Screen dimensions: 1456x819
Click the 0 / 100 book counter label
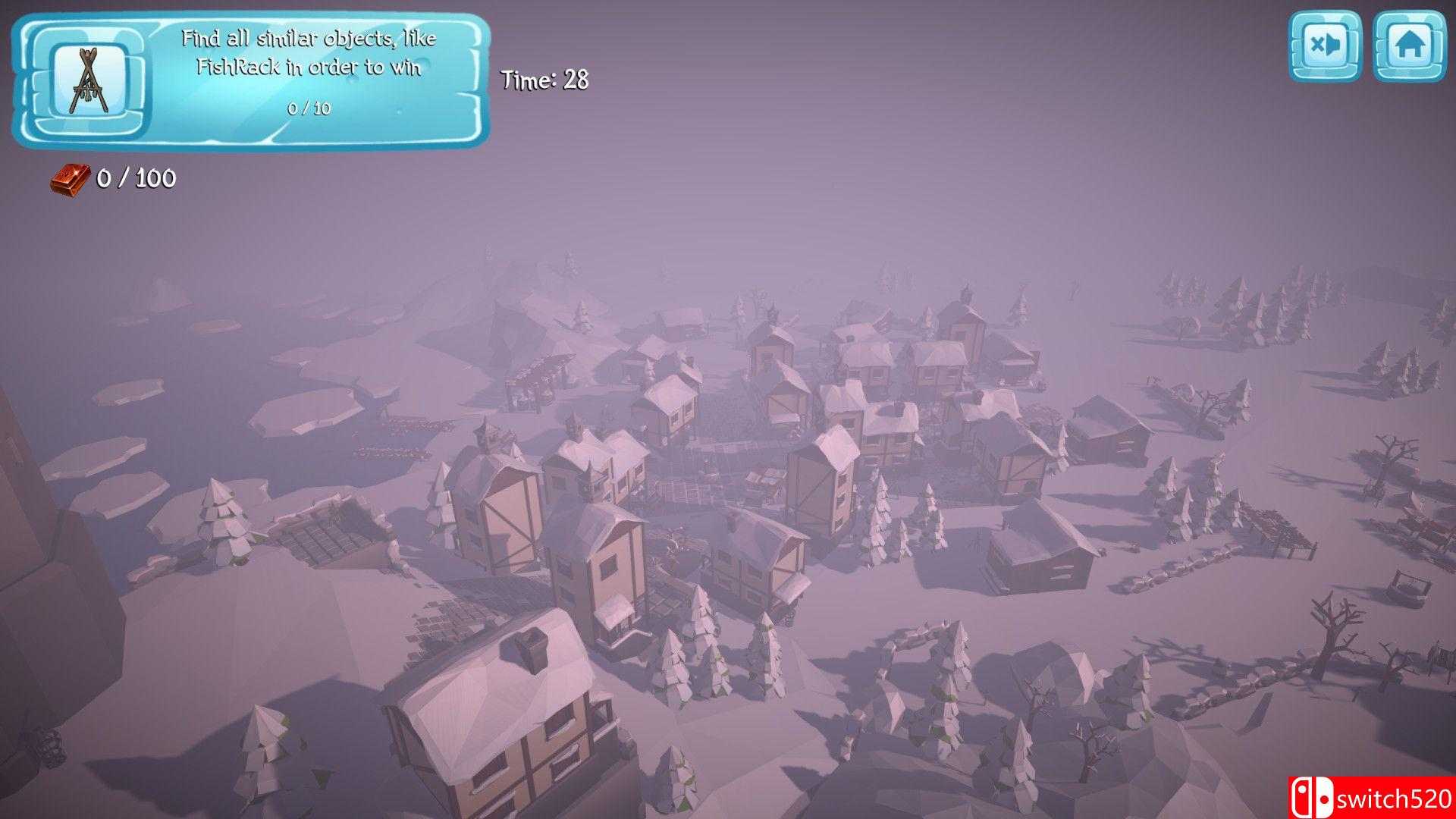[133, 180]
